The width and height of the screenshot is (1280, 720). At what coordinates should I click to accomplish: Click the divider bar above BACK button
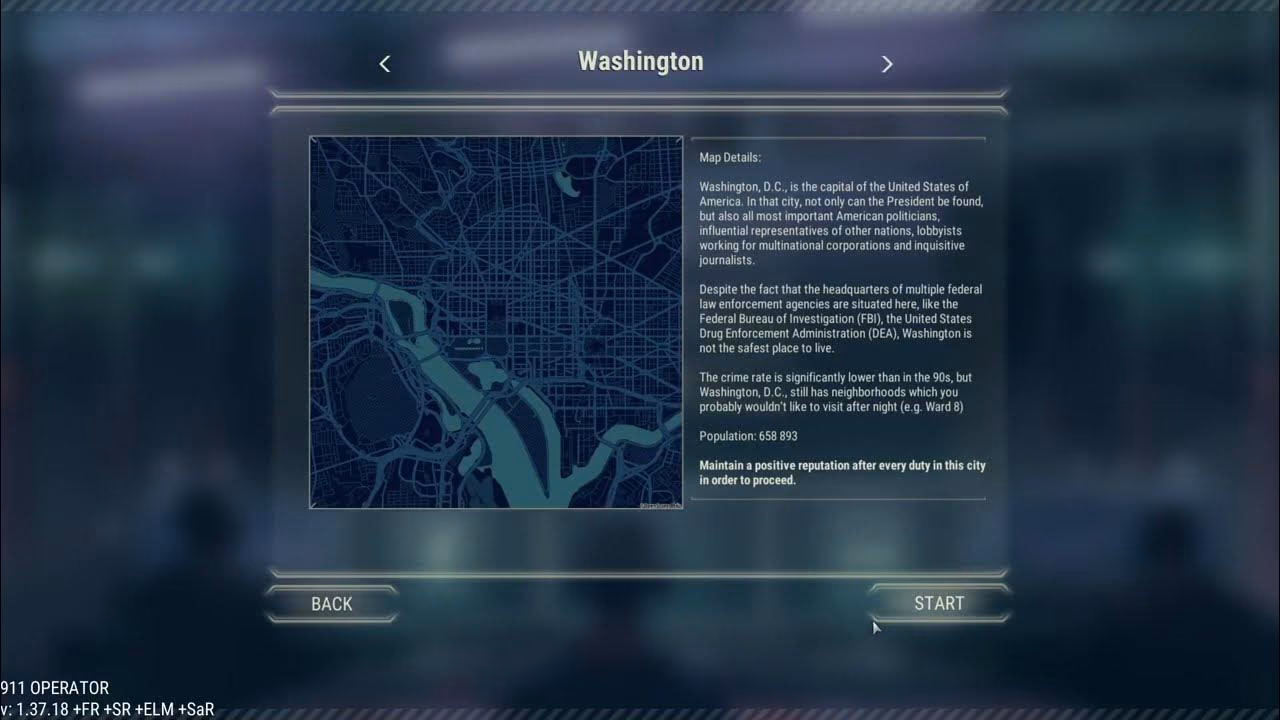[640, 572]
